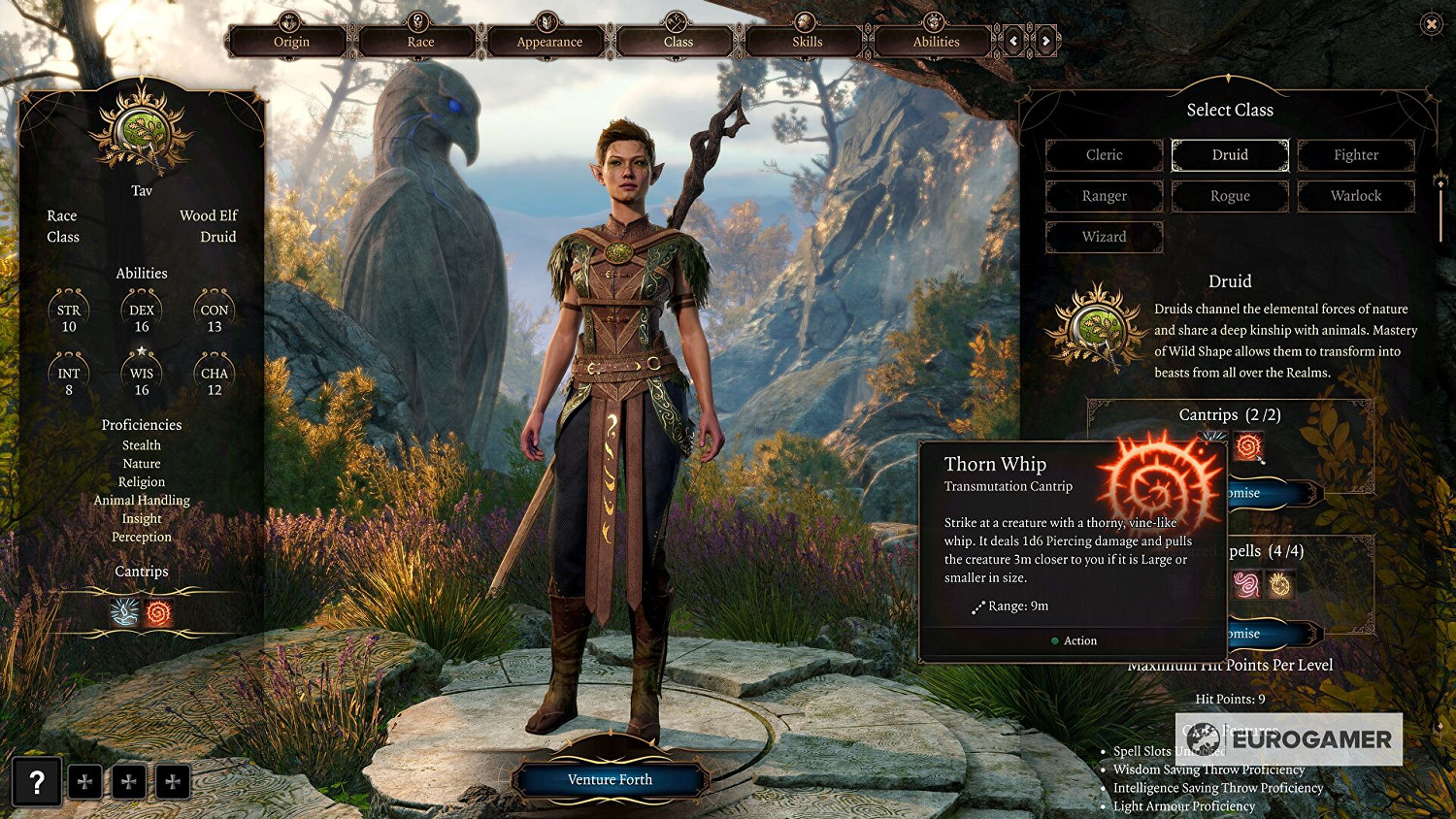Select the Druid class
The width and height of the screenshot is (1456, 819).
click(x=1230, y=155)
